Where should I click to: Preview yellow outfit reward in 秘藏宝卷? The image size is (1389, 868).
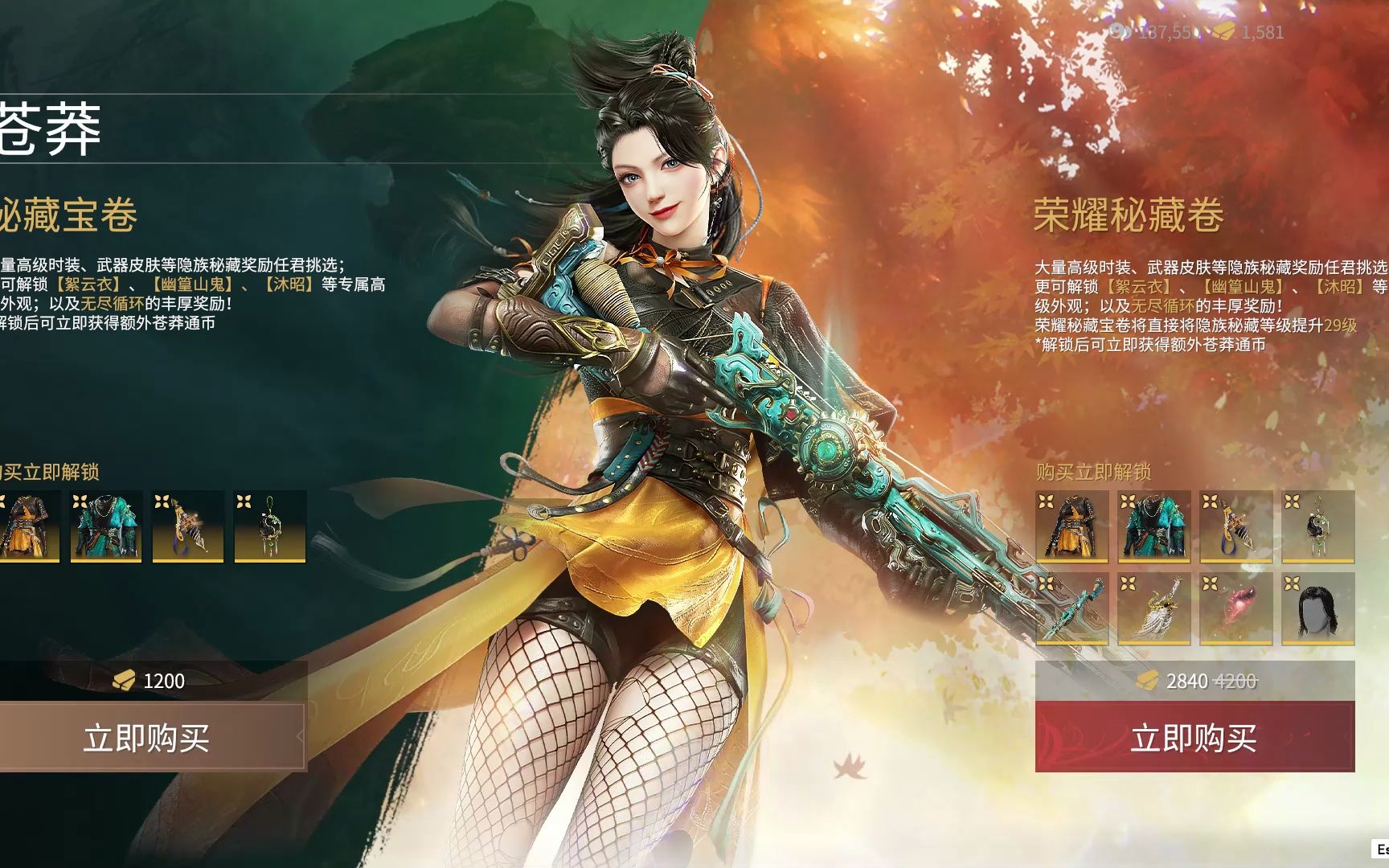(28, 526)
